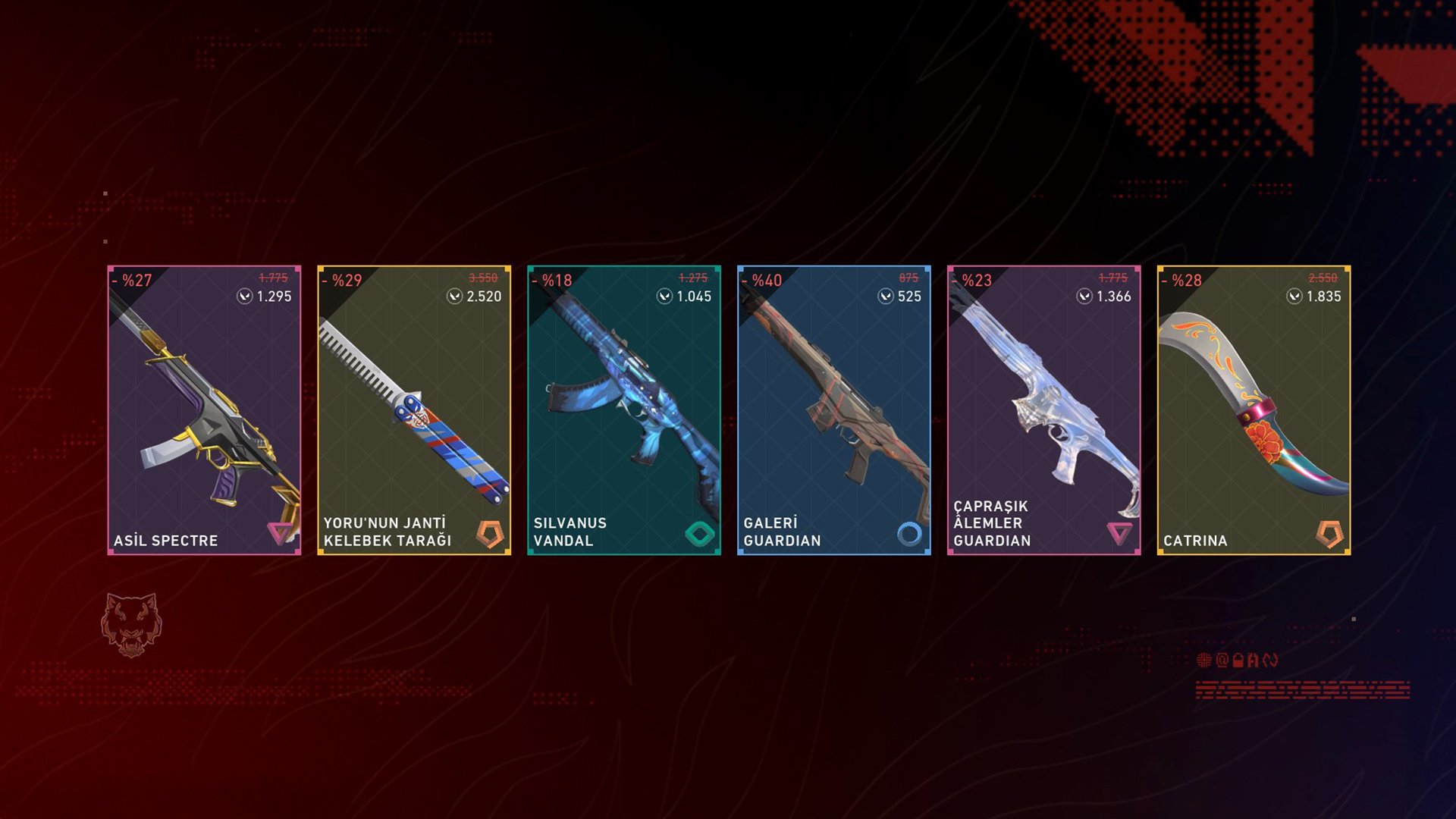Choose the Catrina knife card
The width and height of the screenshot is (1456, 819).
[1254, 410]
